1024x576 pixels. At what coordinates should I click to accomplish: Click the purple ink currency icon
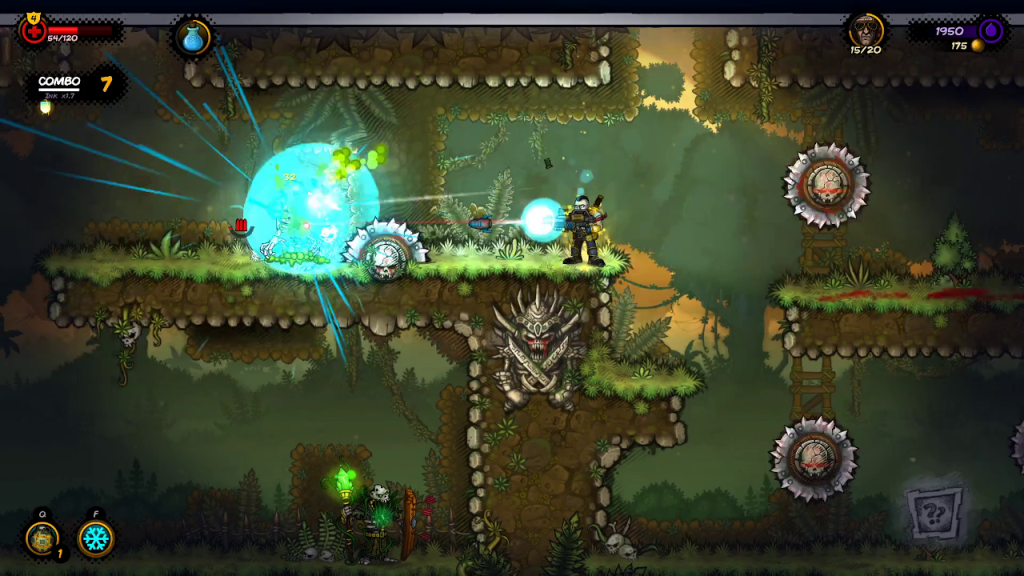[x=991, y=30]
